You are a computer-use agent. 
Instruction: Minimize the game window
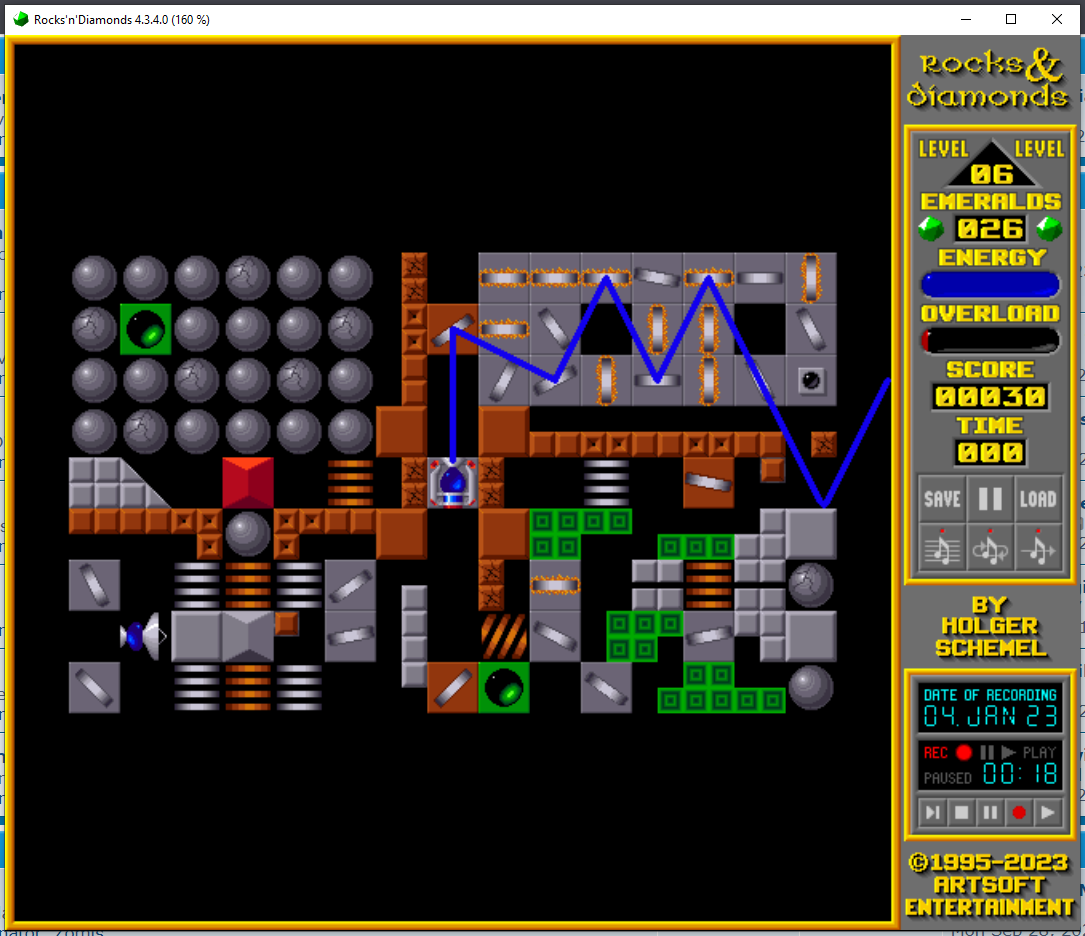click(x=965, y=19)
